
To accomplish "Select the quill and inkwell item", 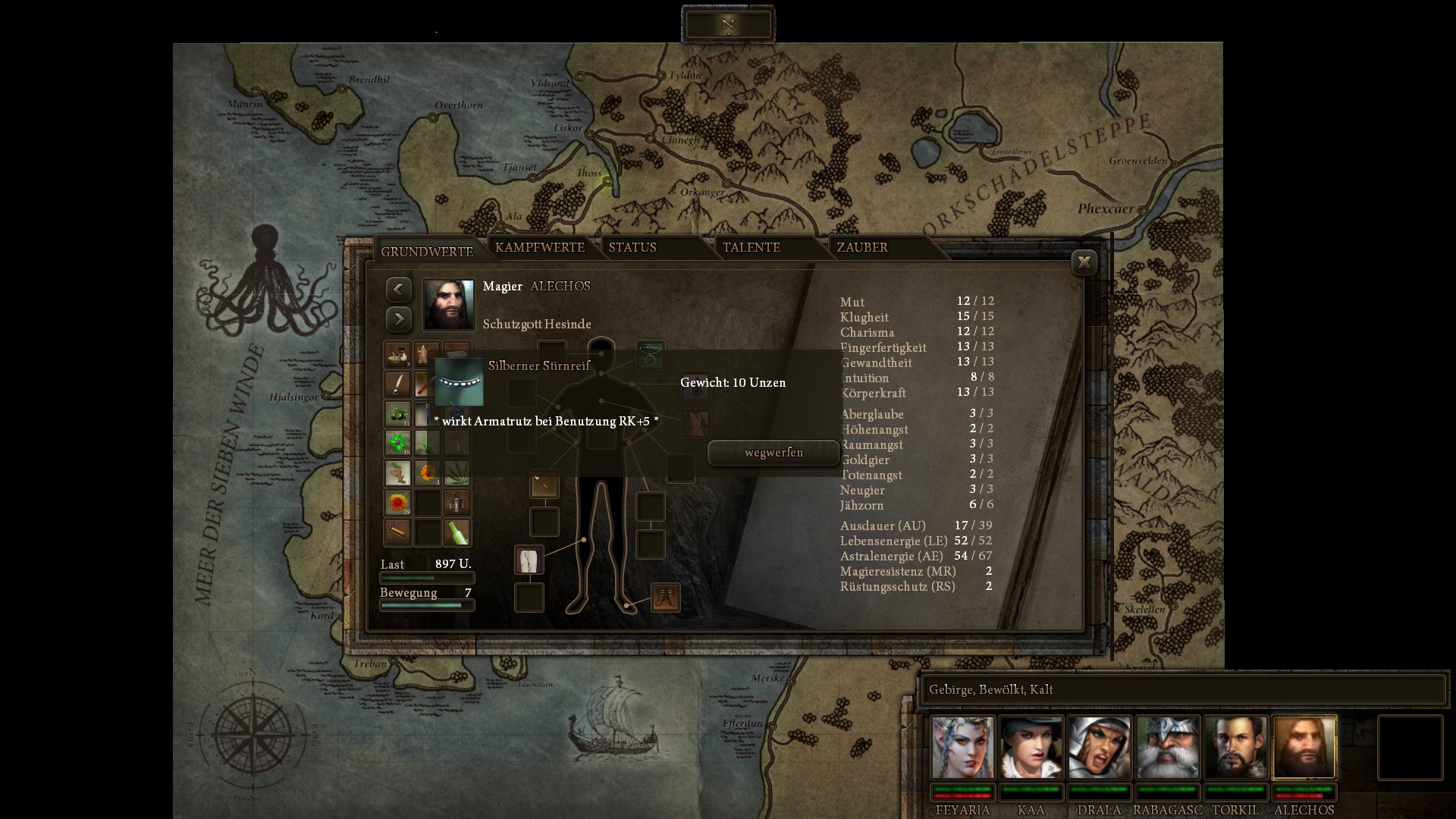I will (x=397, y=384).
